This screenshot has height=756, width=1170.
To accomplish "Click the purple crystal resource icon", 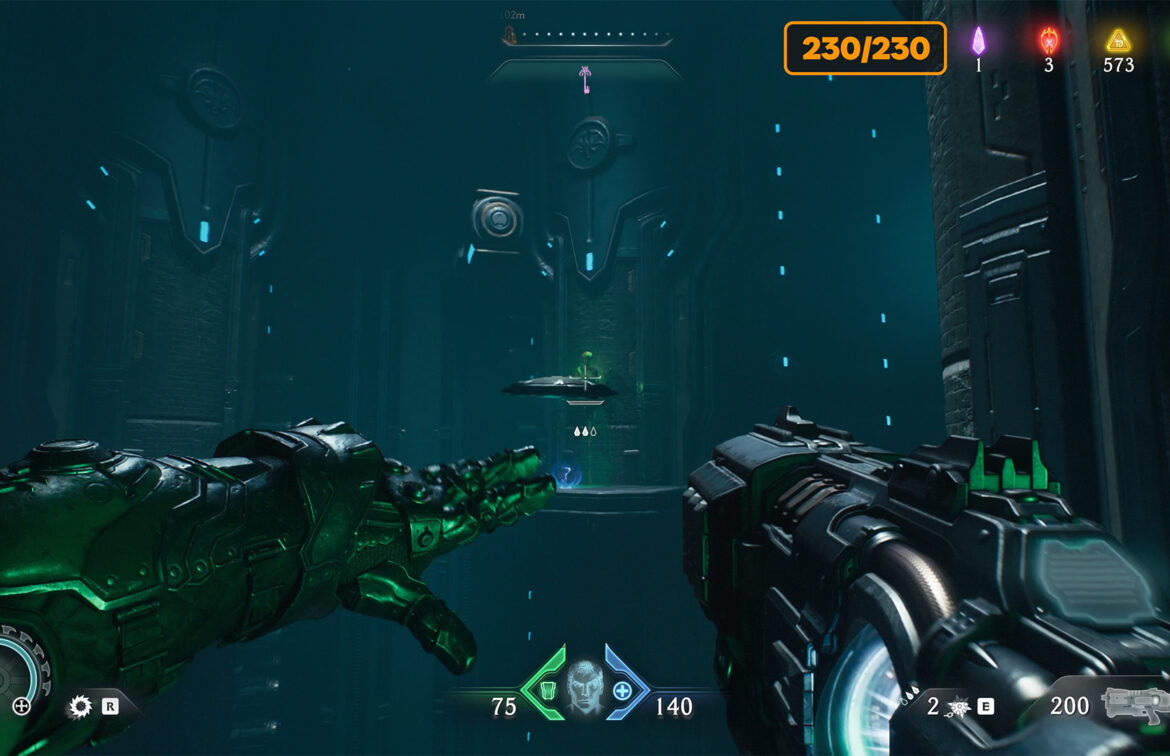I will pyautogui.click(x=979, y=41).
